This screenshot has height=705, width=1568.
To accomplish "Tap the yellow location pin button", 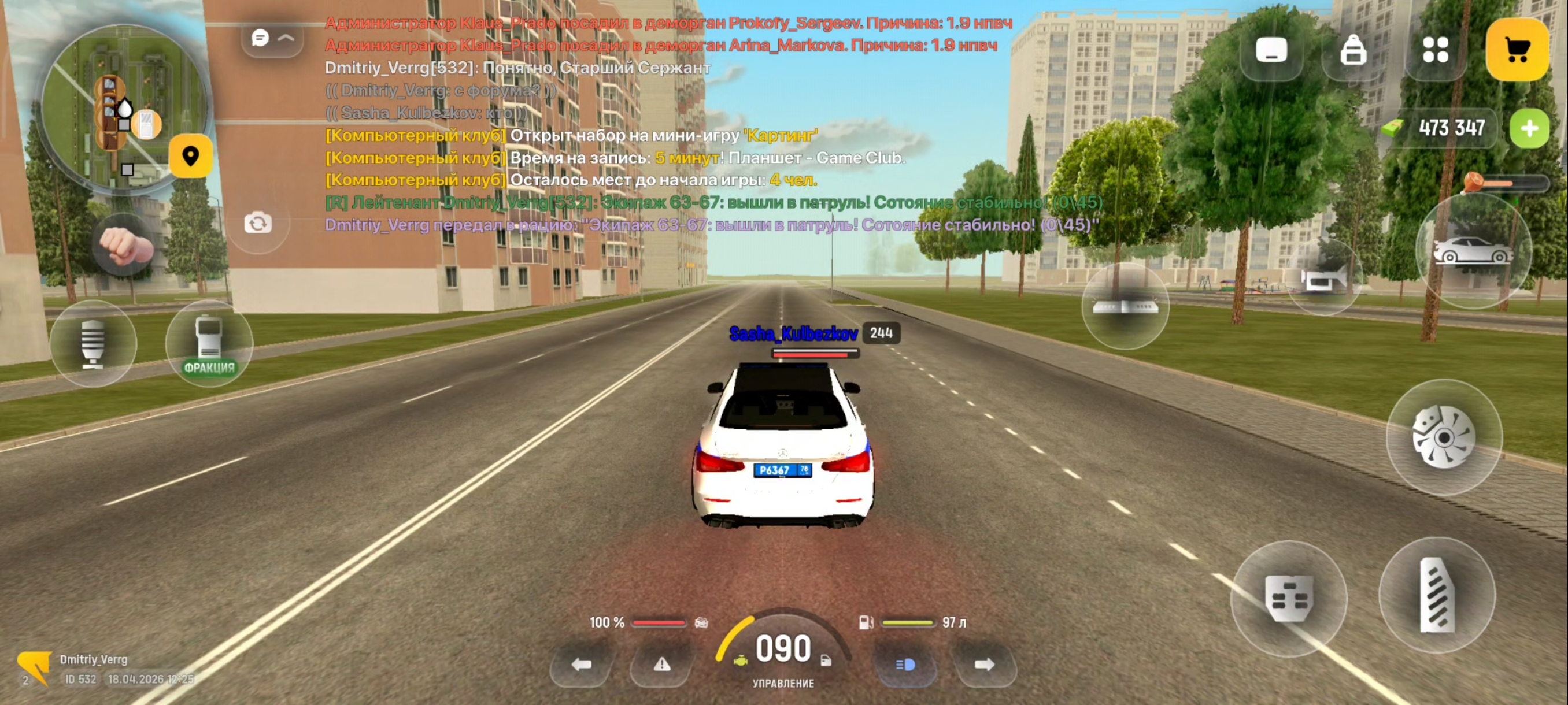I will tap(191, 157).
